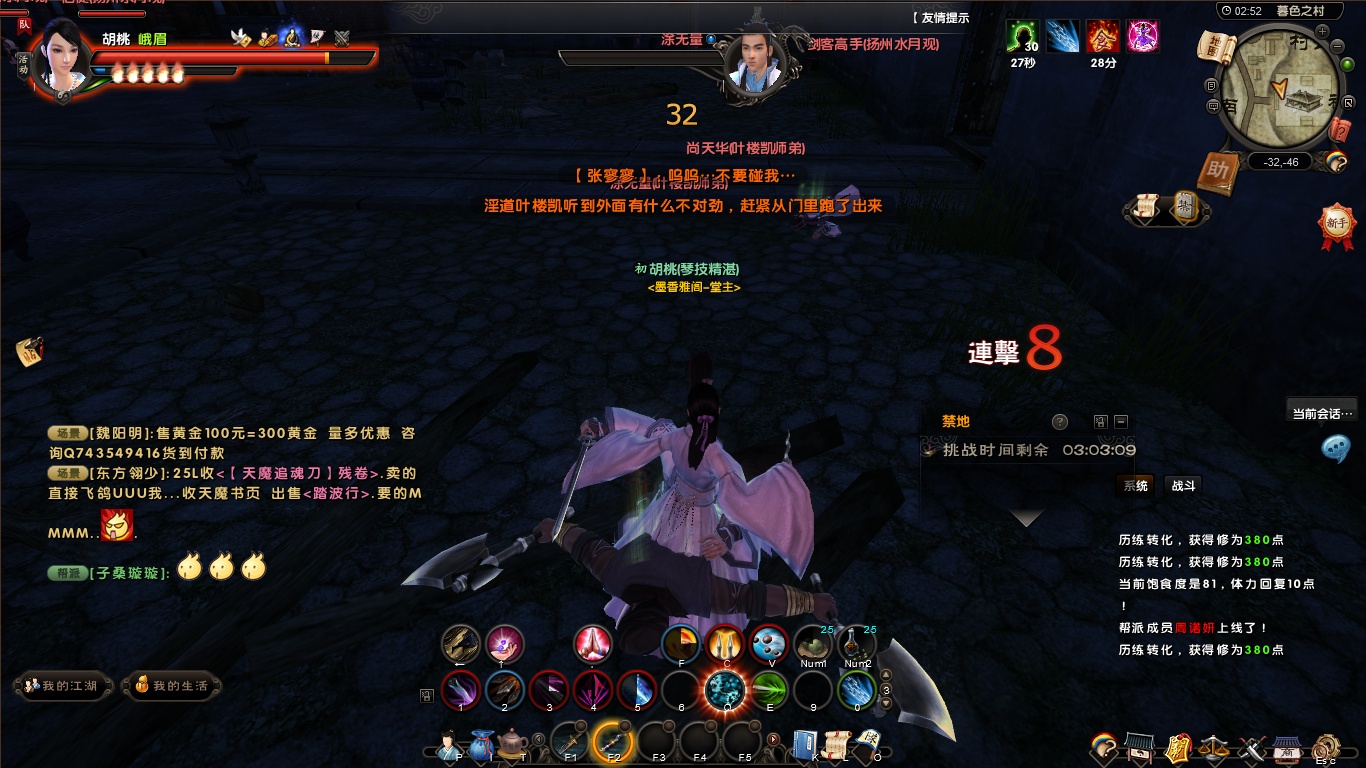Use the green needle skill on E

click(769, 690)
